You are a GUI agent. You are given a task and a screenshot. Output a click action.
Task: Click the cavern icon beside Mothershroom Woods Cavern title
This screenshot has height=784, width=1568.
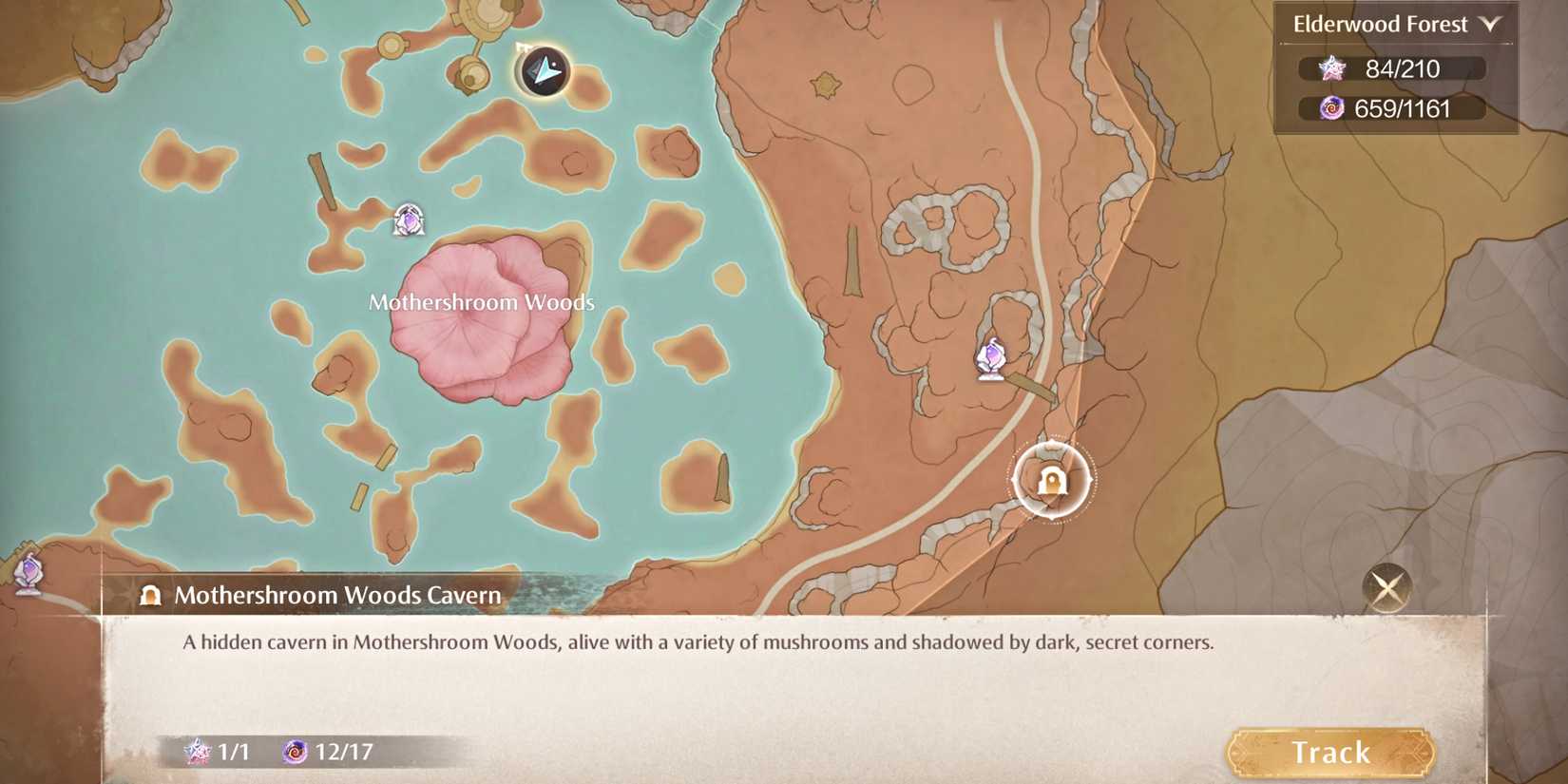click(148, 595)
